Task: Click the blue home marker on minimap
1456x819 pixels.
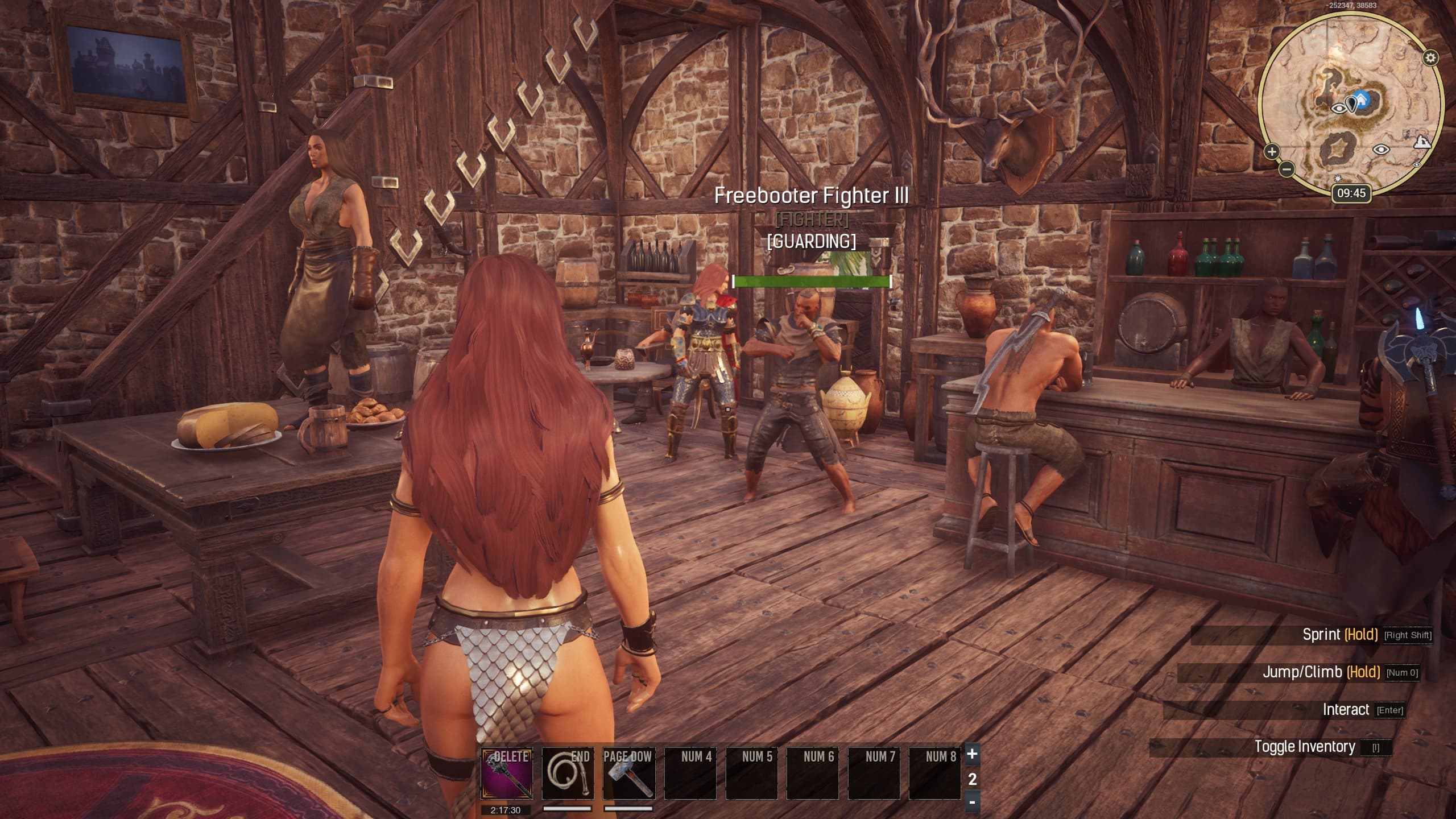Action: coord(1360,100)
